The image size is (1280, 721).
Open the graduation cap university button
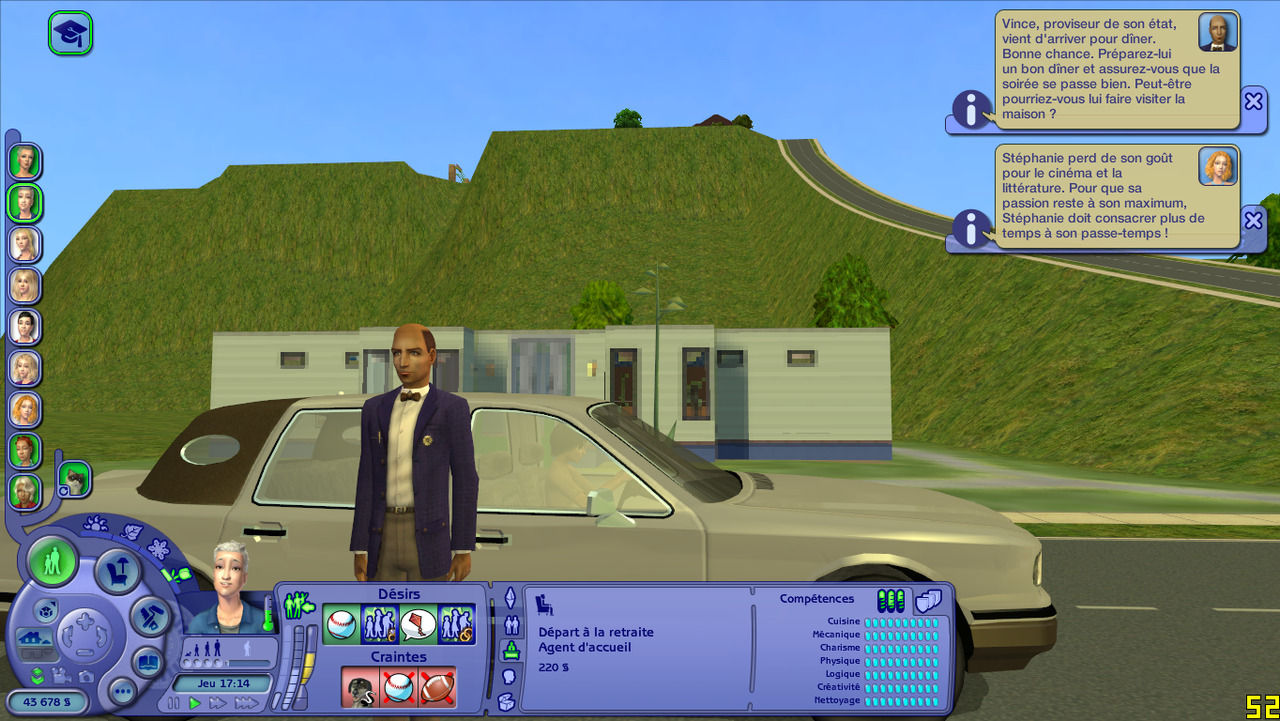tap(70, 33)
